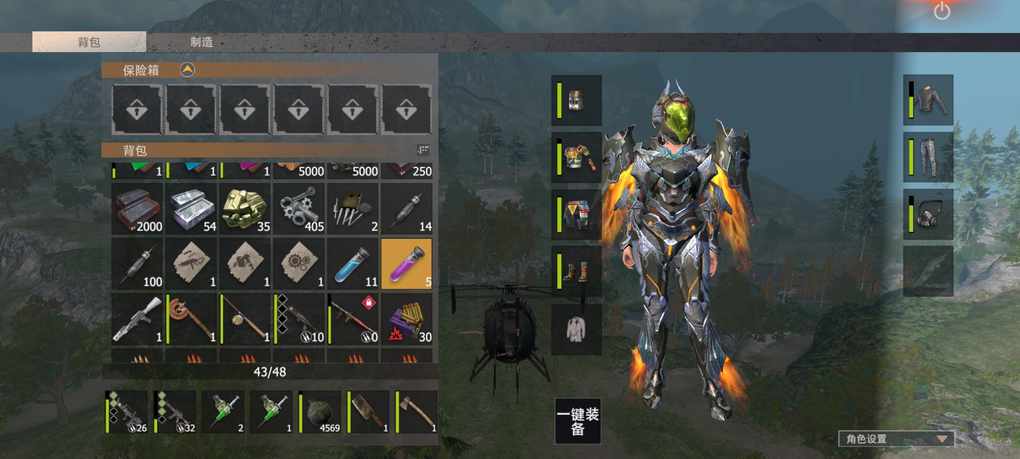The image size is (1020, 459).
Task: Select the equipped boots slot
Action: click(578, 273)
